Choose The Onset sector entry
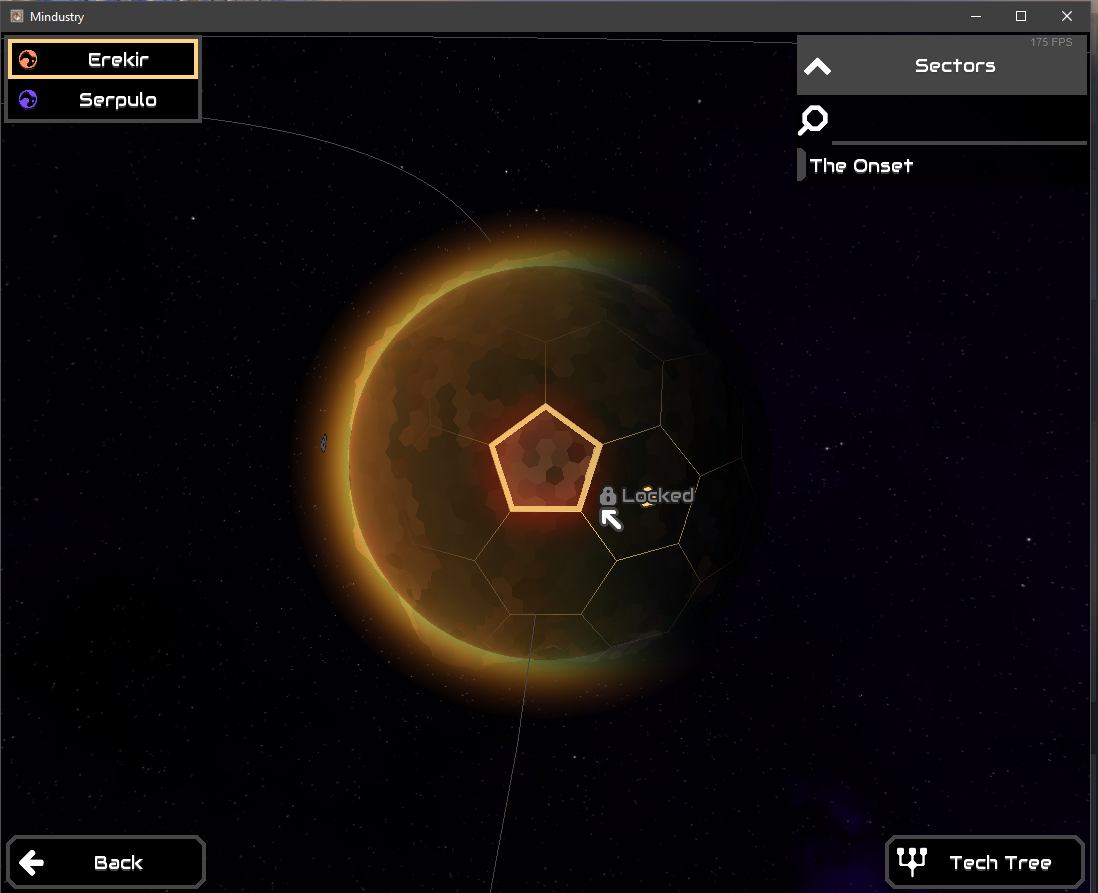The width and height of the screenshot is (1098, 893). (x=861, y=166)
